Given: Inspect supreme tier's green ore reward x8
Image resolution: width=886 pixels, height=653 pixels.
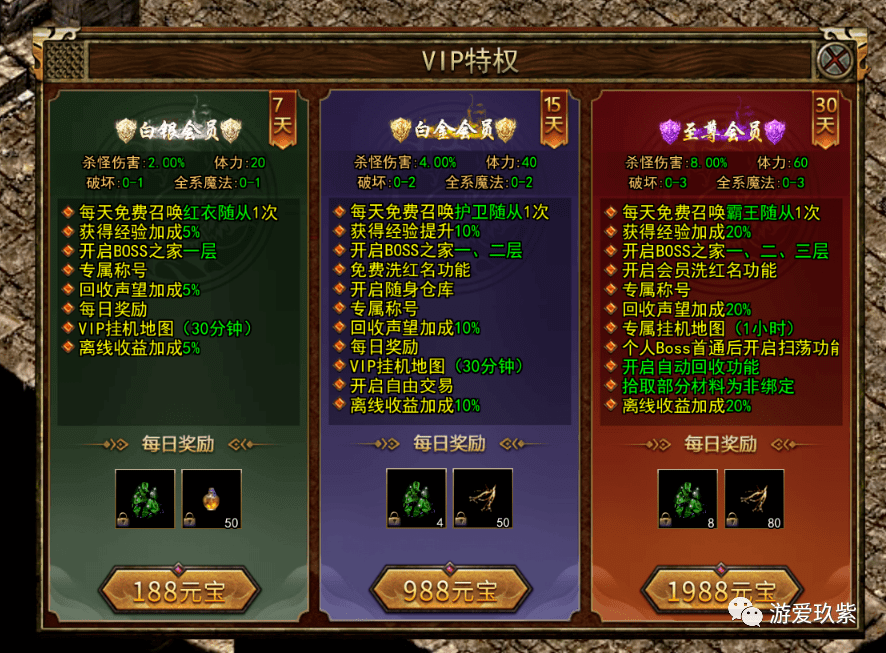Looking at the screenshot, I should coord(687,498).
